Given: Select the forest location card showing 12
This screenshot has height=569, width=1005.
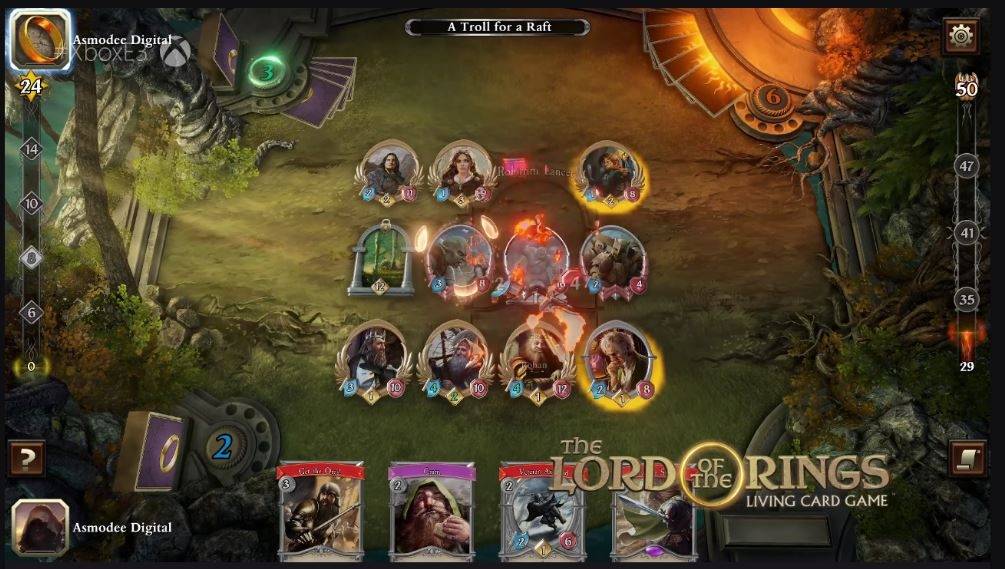Looking at the screenshot, I should tap(380, 258).
